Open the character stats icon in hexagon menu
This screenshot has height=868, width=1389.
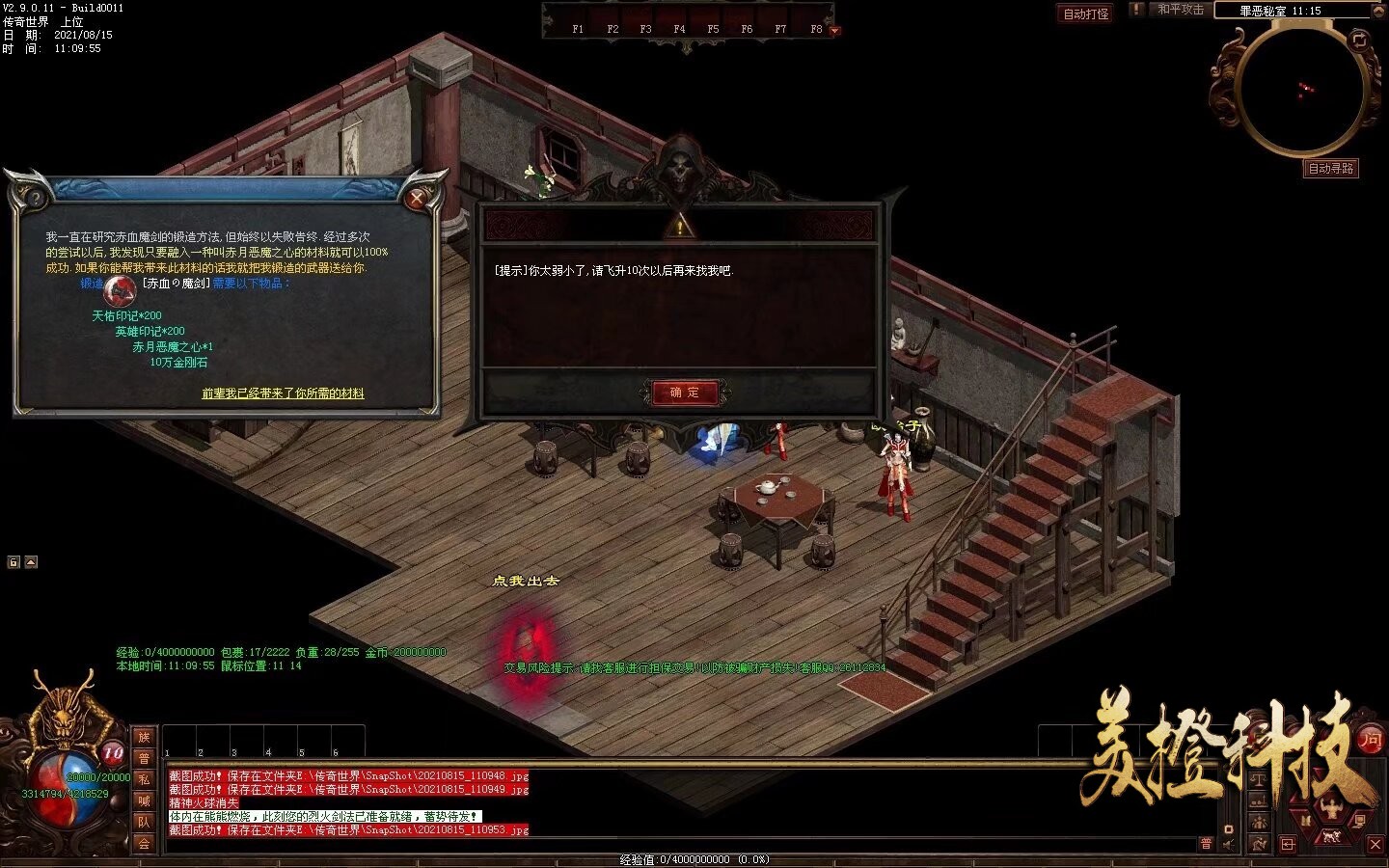(x=1331, y=806)
